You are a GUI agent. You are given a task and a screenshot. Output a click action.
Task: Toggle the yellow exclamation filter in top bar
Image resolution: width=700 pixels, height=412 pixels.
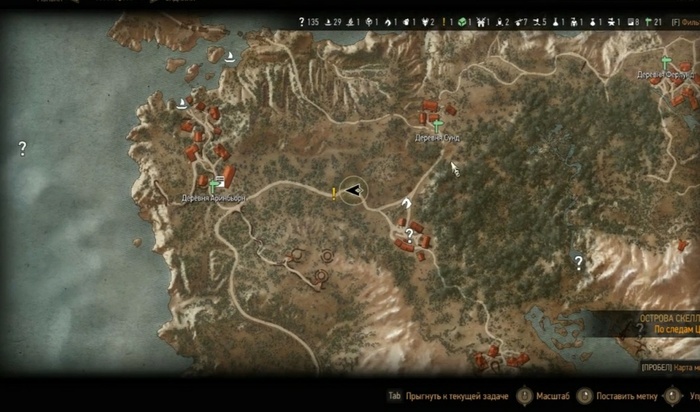[x=441, y=21]
